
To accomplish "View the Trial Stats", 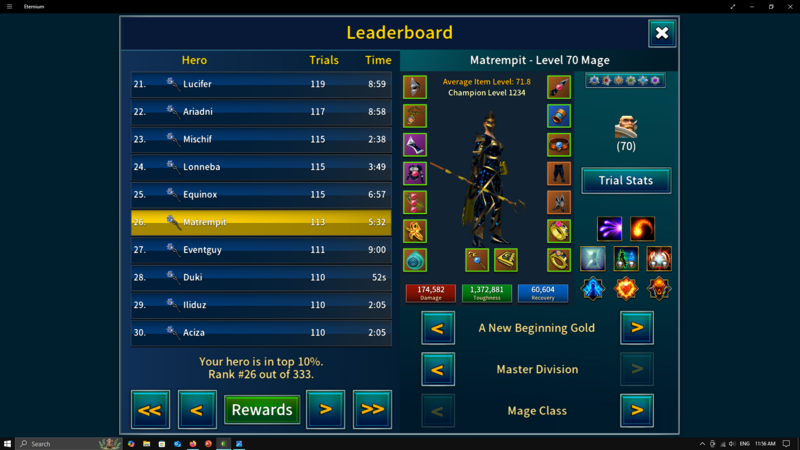I will [626, 181].
